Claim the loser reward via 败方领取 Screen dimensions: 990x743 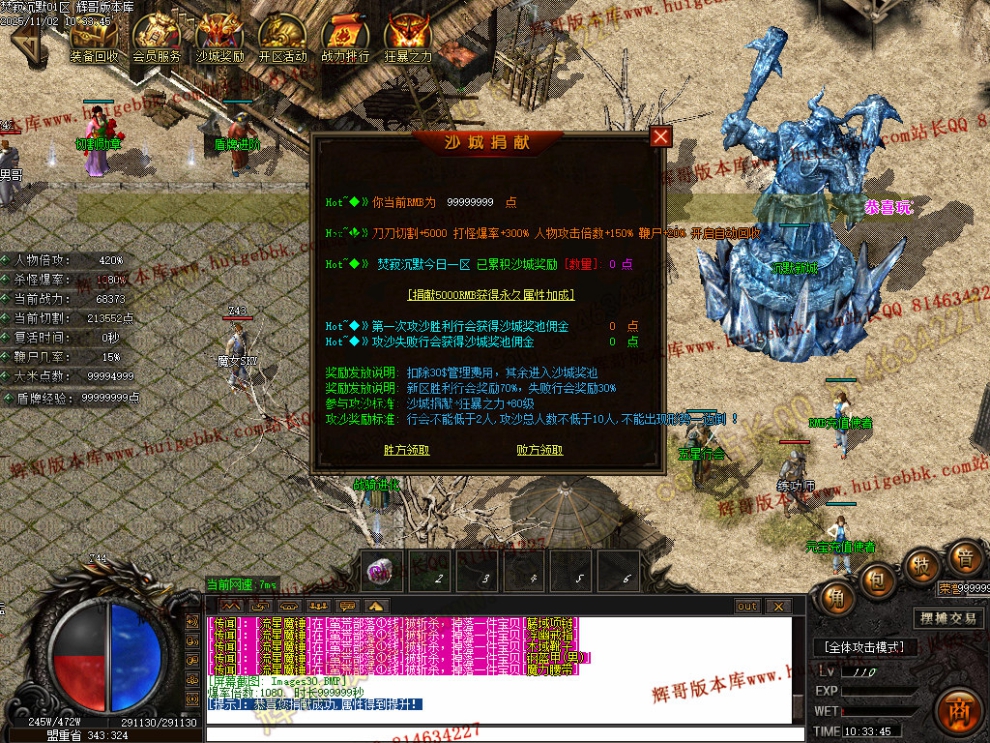(540, 450)
